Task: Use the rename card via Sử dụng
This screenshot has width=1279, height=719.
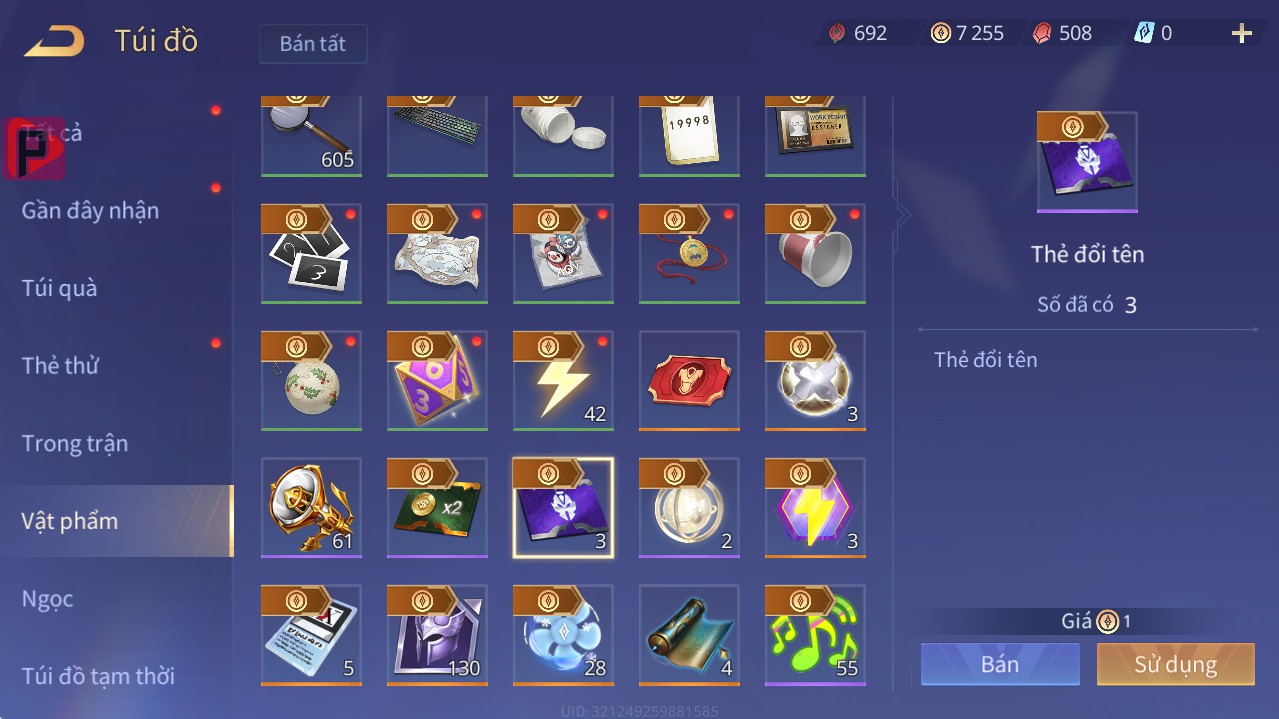Action: [x=1175, y=664]
